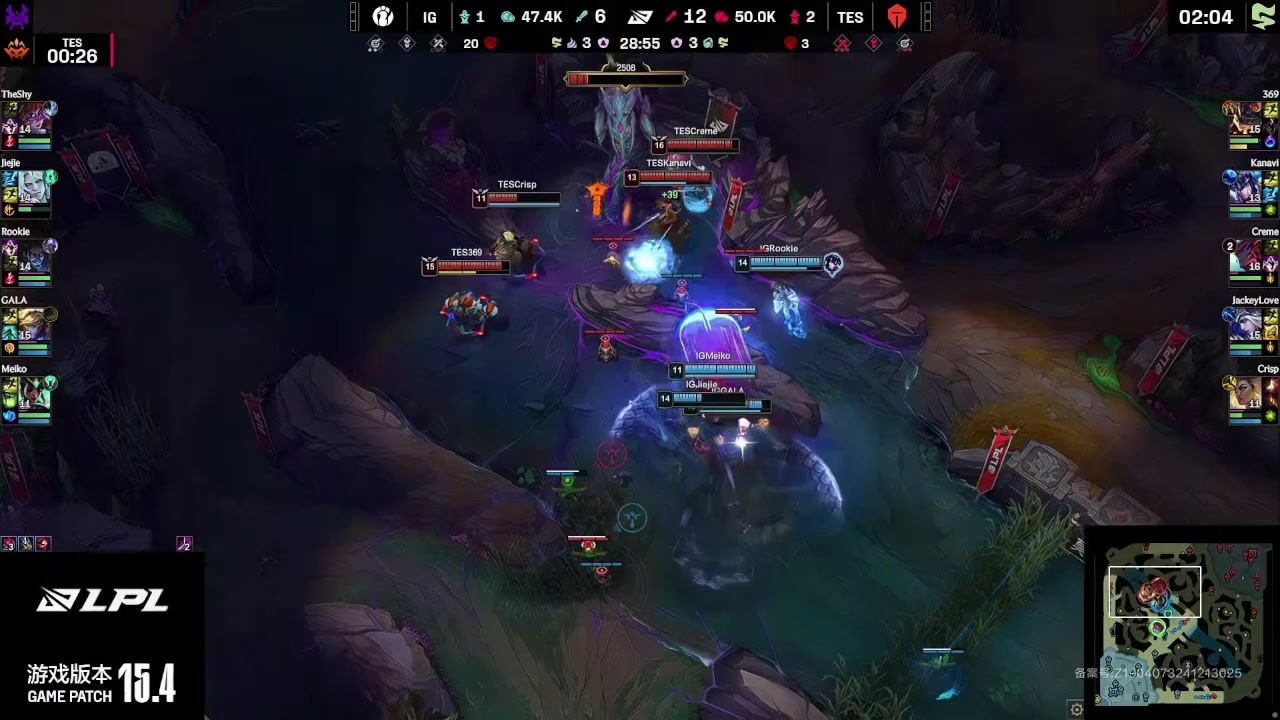Click Creme's champion portrait

(x=1246, y=256)
